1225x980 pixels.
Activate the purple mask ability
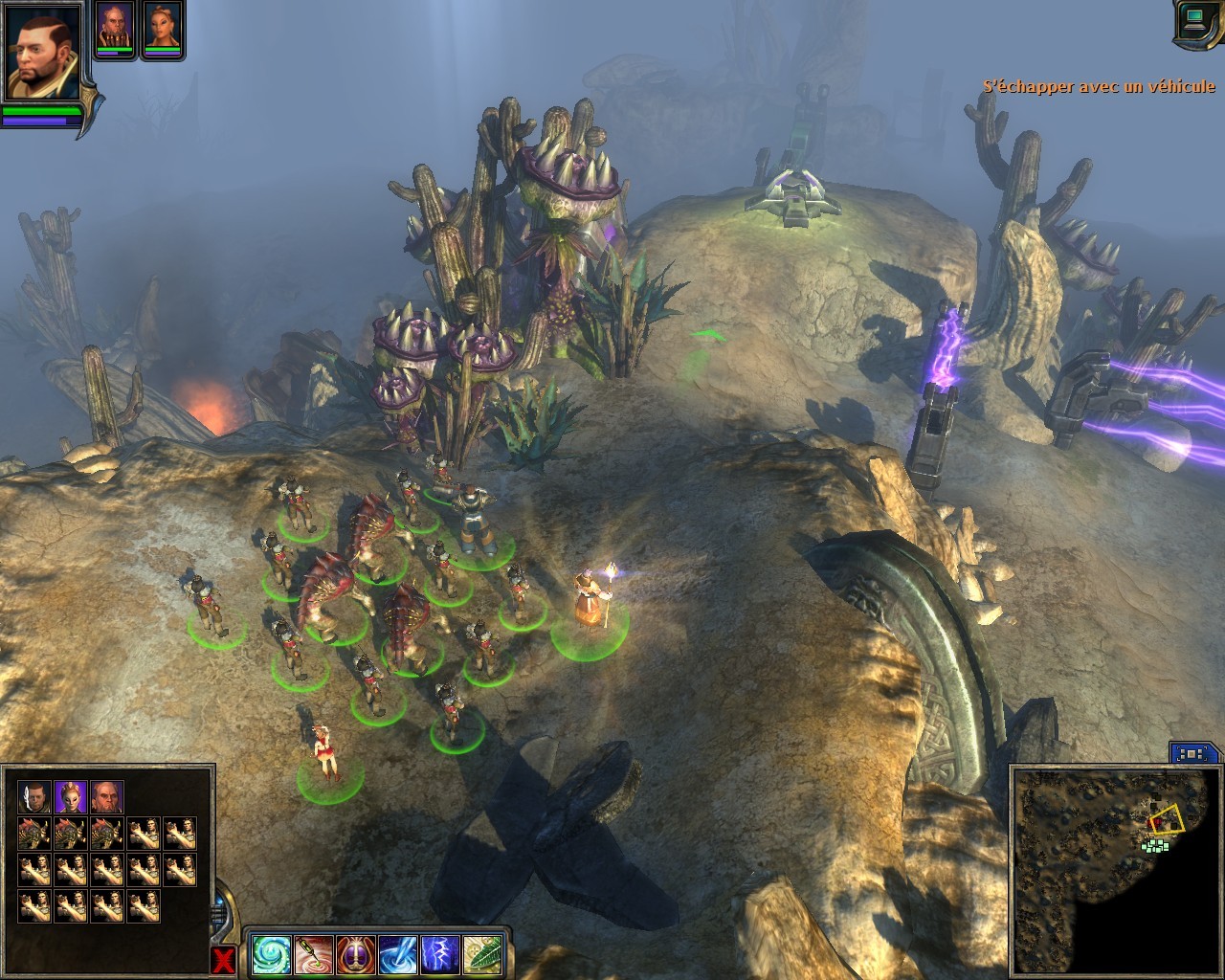(356, 954)
